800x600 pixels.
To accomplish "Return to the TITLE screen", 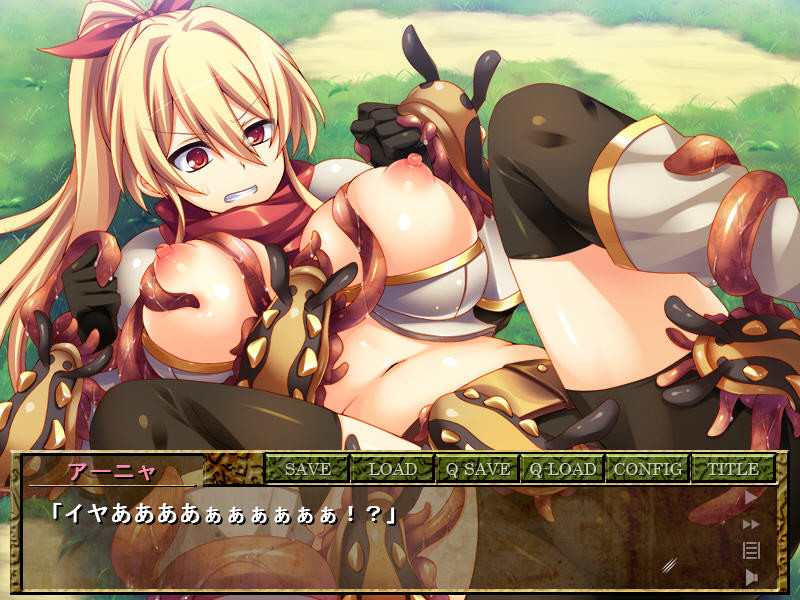I will coord(732,468).
